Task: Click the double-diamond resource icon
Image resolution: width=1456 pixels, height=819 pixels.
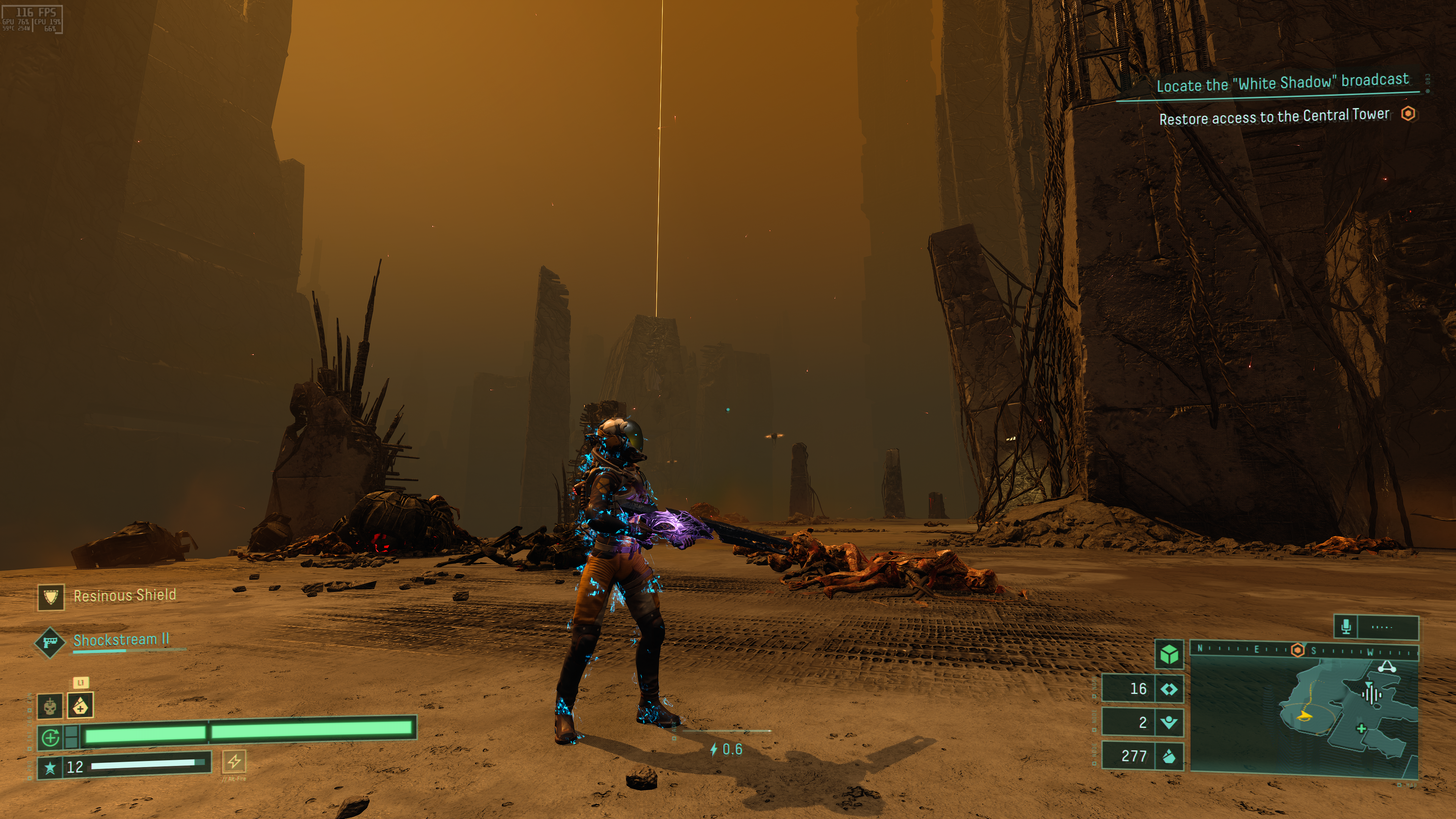Action: (x=1169, y=689)
